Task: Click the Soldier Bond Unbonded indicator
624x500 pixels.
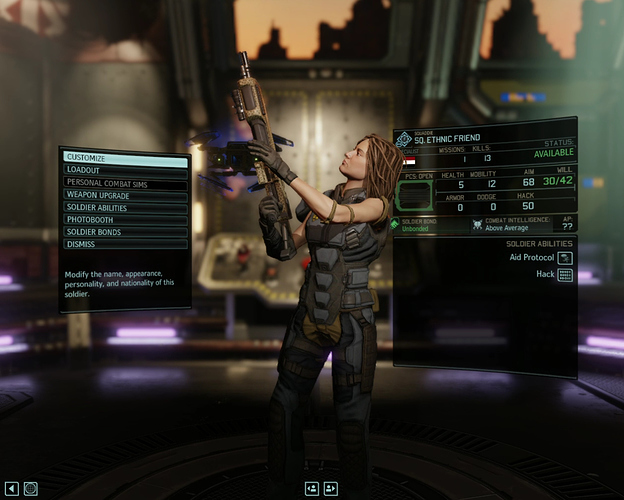Action: pyautogui.click(x=420, y=225)
